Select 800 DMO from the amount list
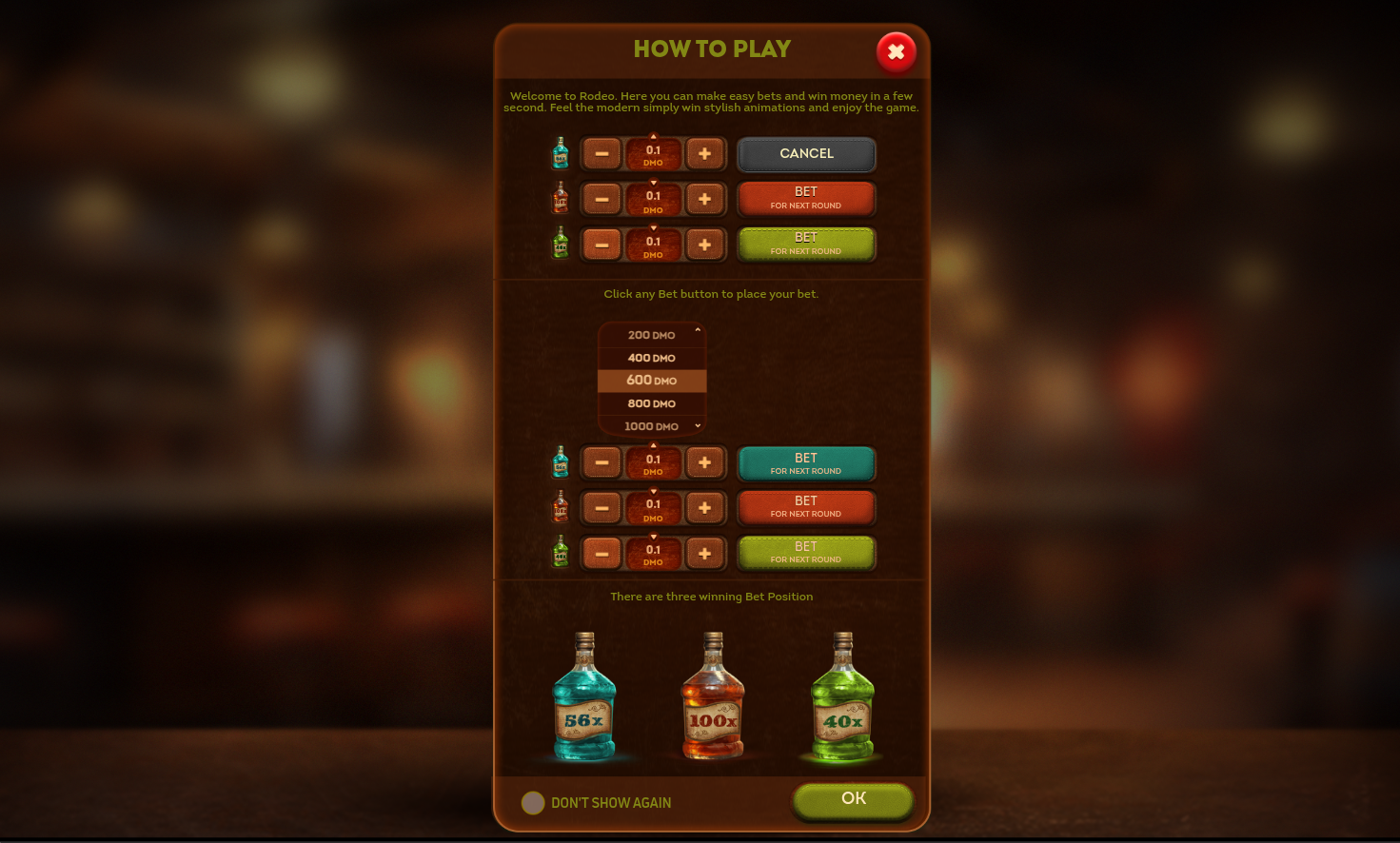The image size is (1400, 843). click(x=651, y=403)
